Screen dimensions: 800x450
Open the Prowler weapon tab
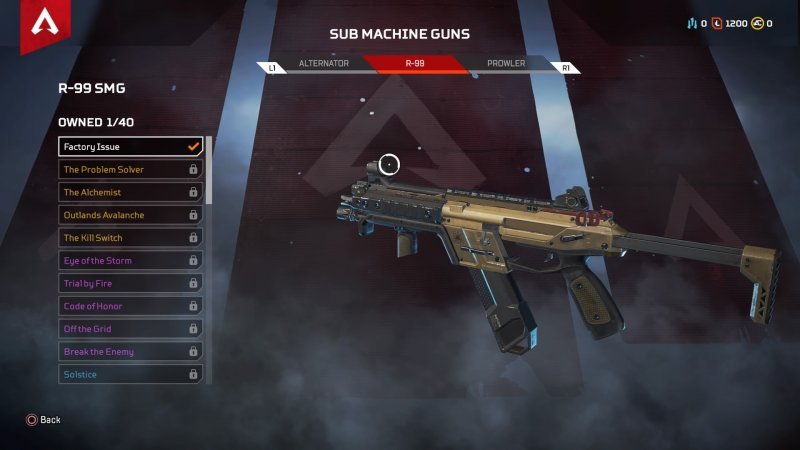click(x=506, y=64)
